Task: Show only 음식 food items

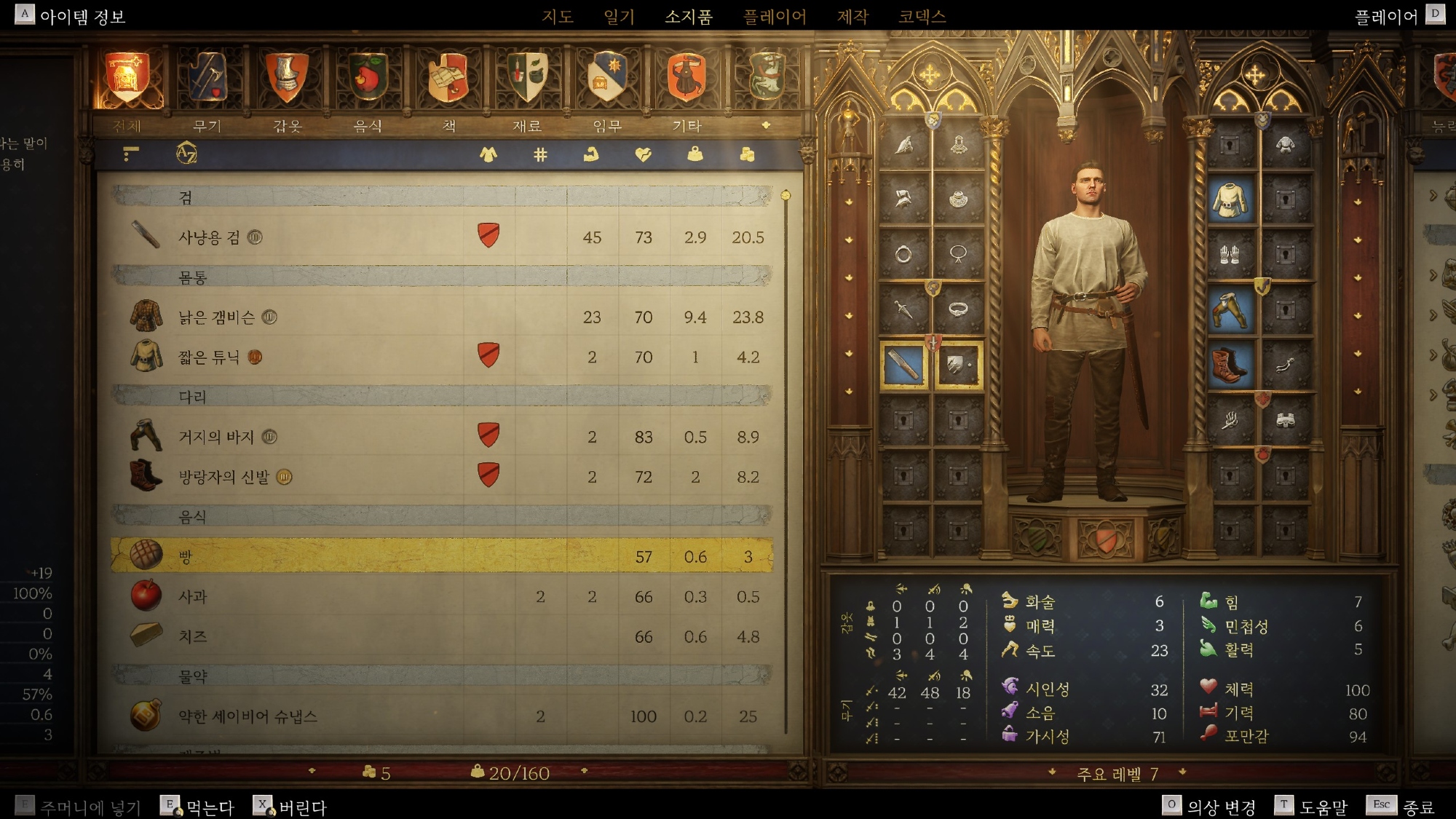Action: [368, 79]
